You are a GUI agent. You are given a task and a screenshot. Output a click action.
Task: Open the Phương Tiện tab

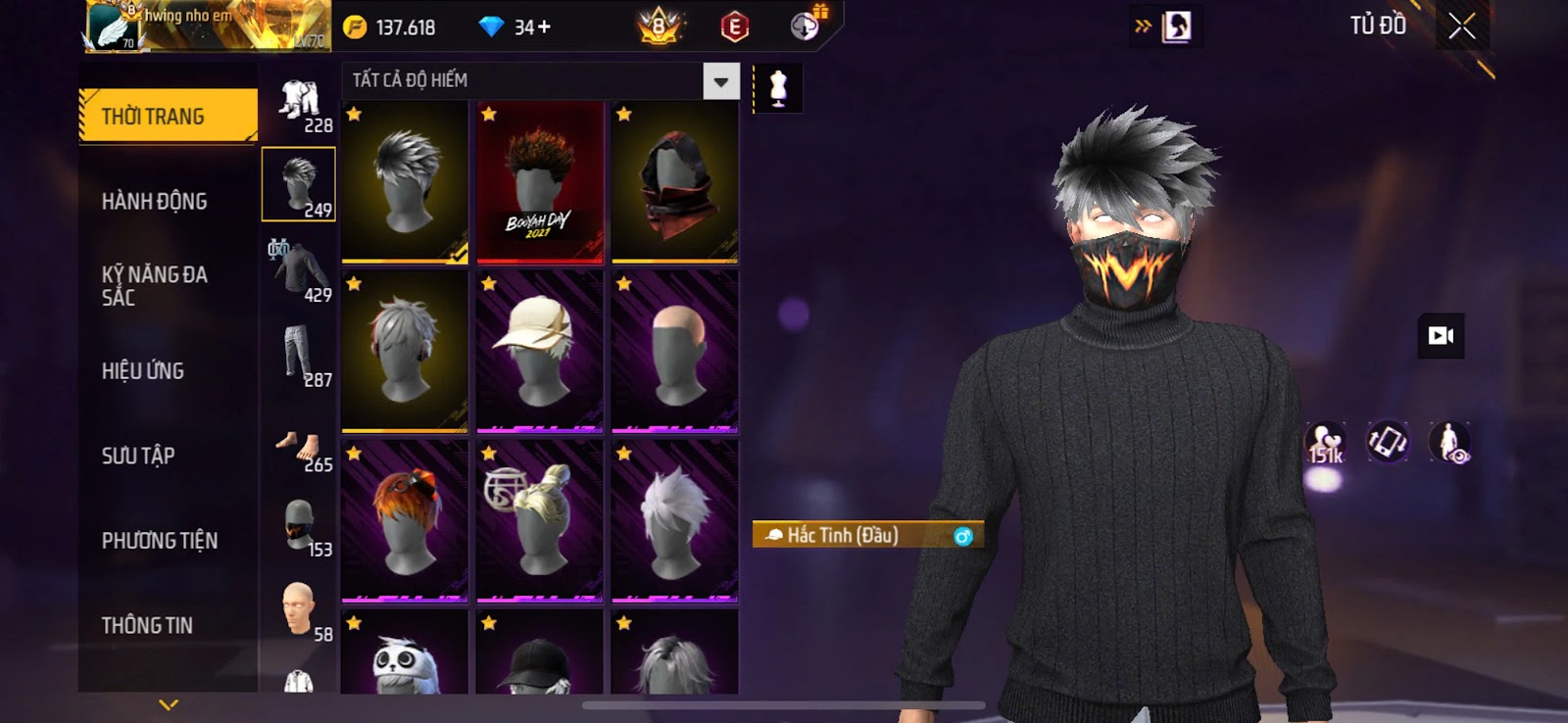(x=160, y=541)
